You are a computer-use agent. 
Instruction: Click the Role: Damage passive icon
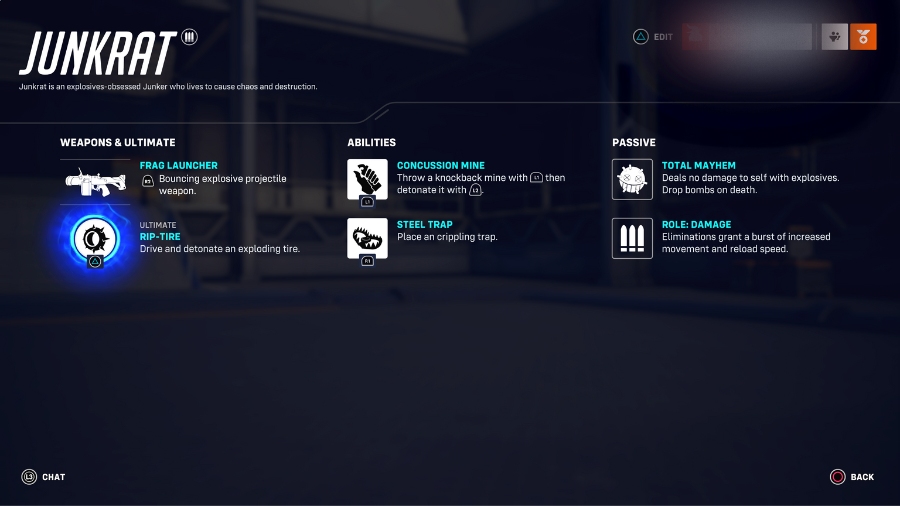point(632,238)
